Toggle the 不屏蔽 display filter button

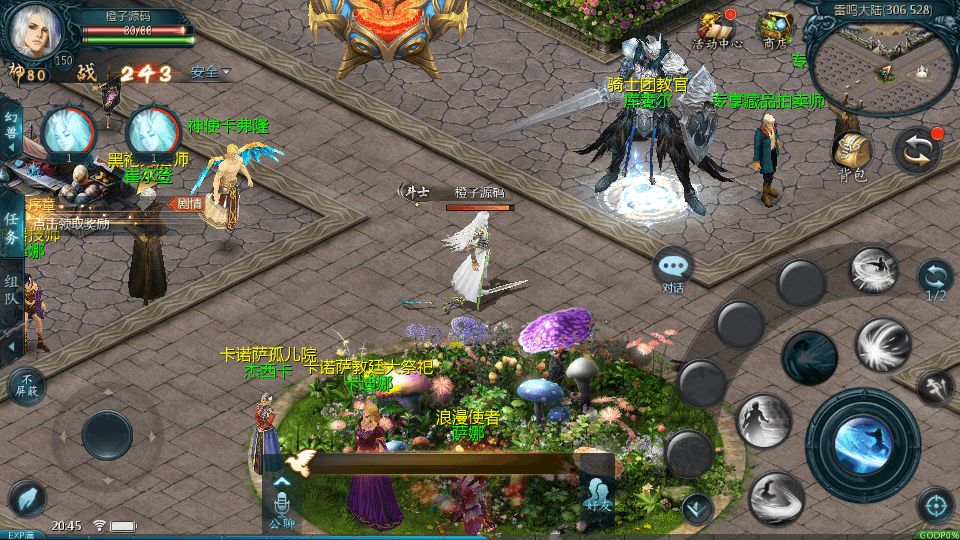(26, 386)
